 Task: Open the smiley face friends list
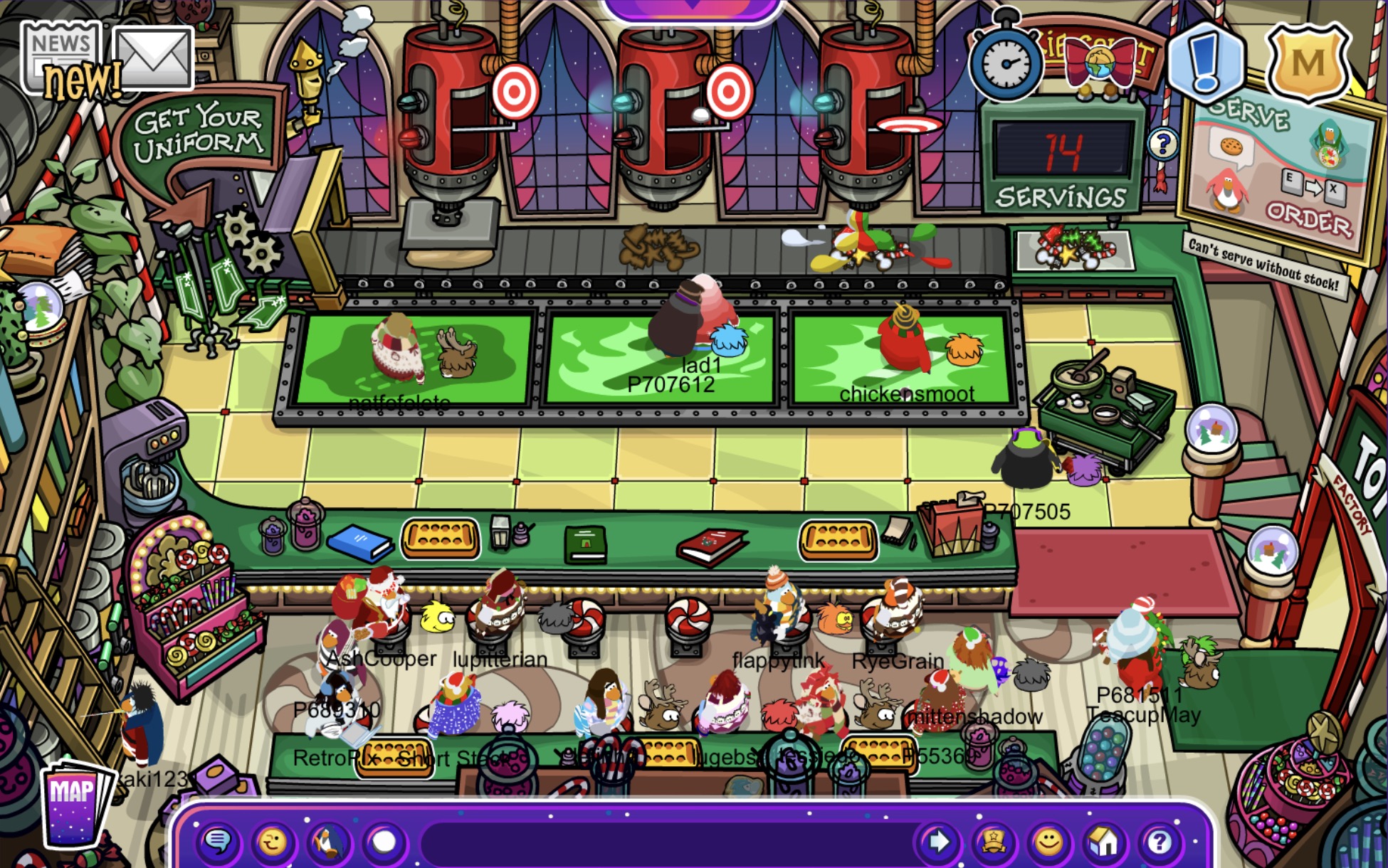1048,842
